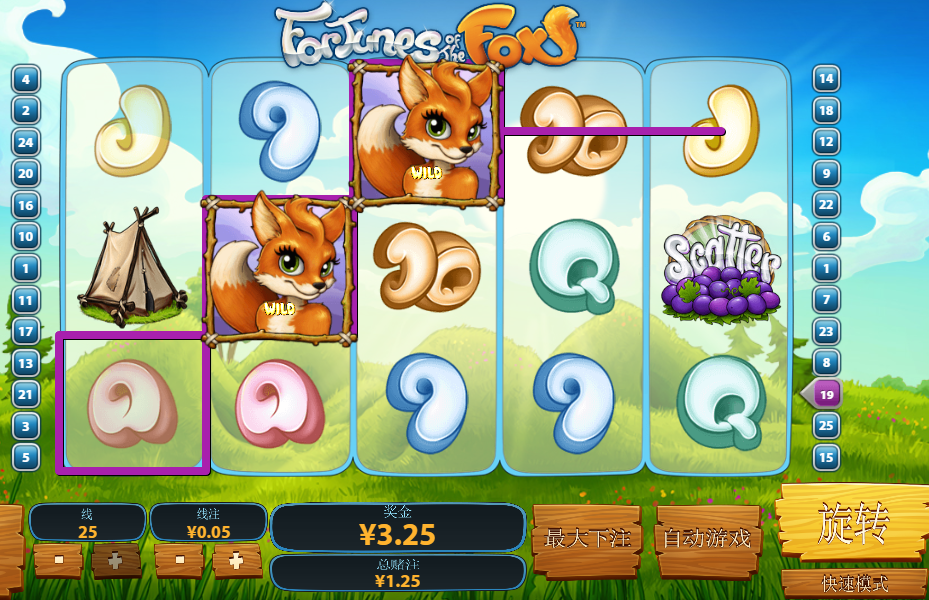
Task: Choose payline 15 marker
Action: click(x=826, y=458)
